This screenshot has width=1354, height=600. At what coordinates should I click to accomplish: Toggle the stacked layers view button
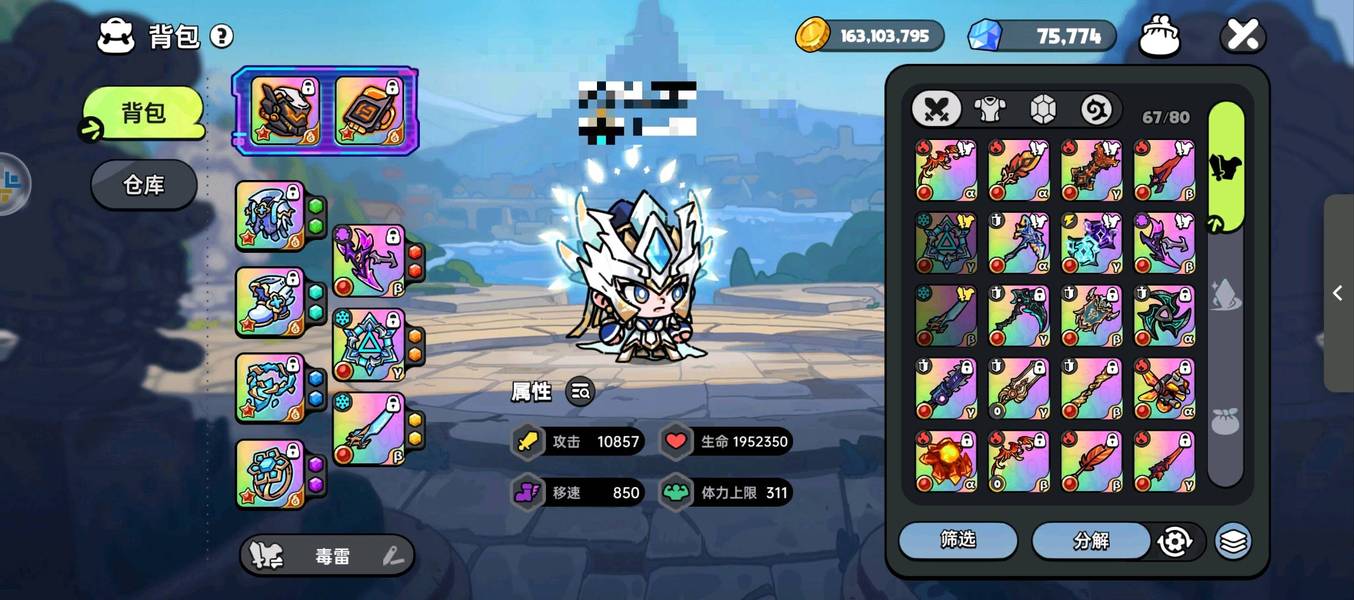(1233, 541)
